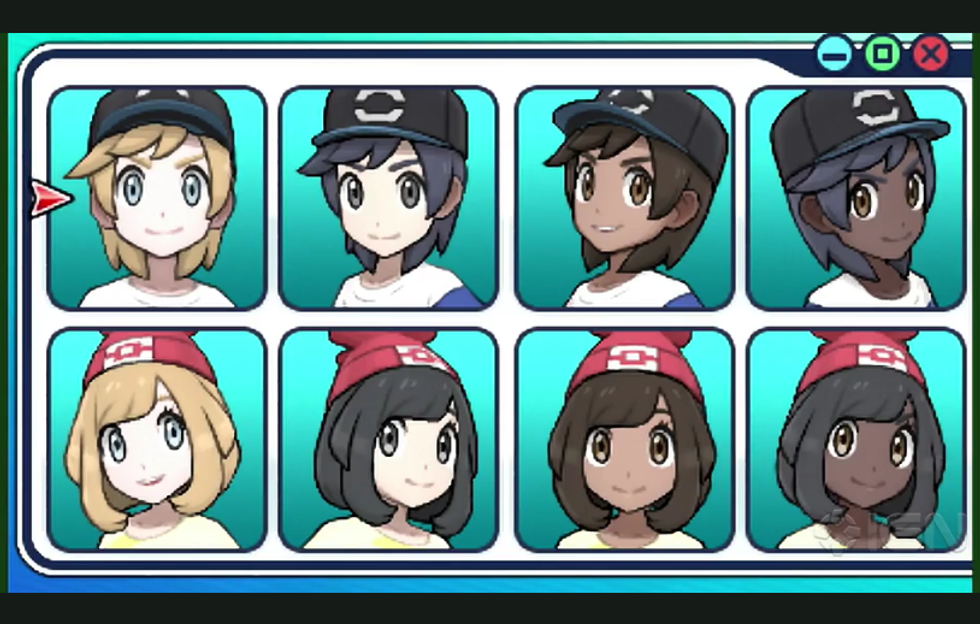This screenshot has height=624, width=980.
Task: Click the green maximize window button
Action: pos(882,52)
